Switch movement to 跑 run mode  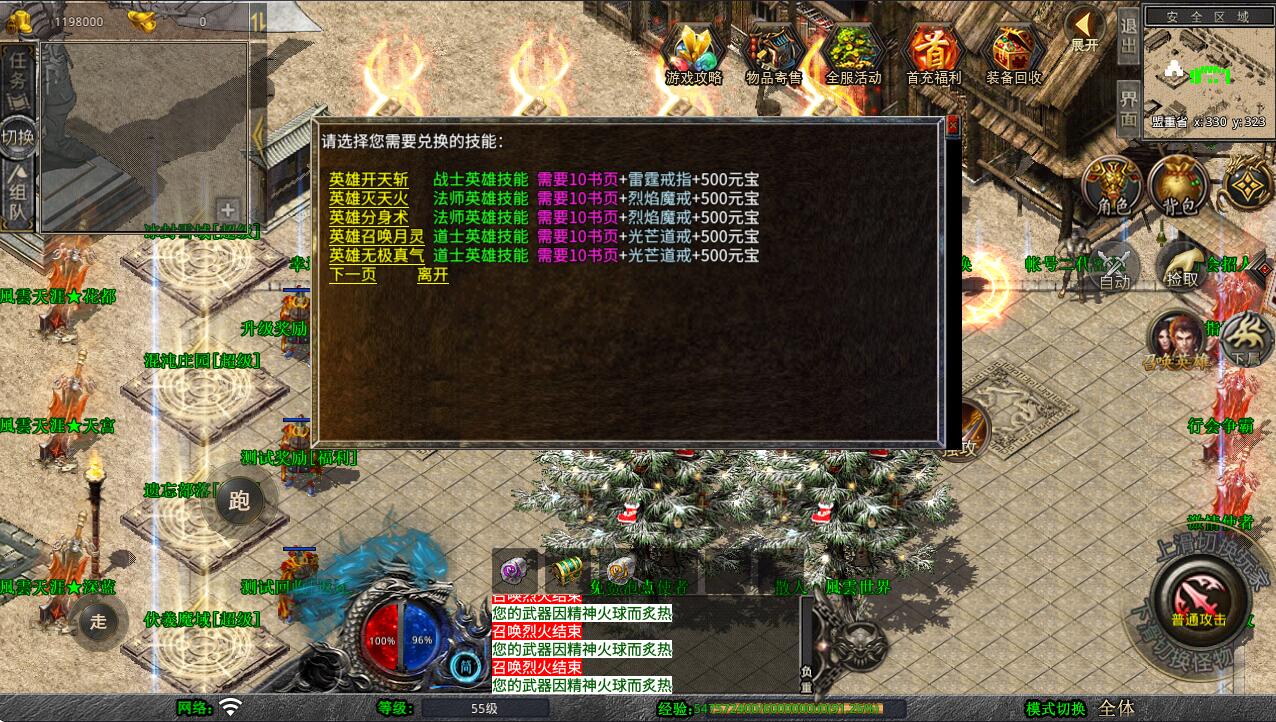239,502
